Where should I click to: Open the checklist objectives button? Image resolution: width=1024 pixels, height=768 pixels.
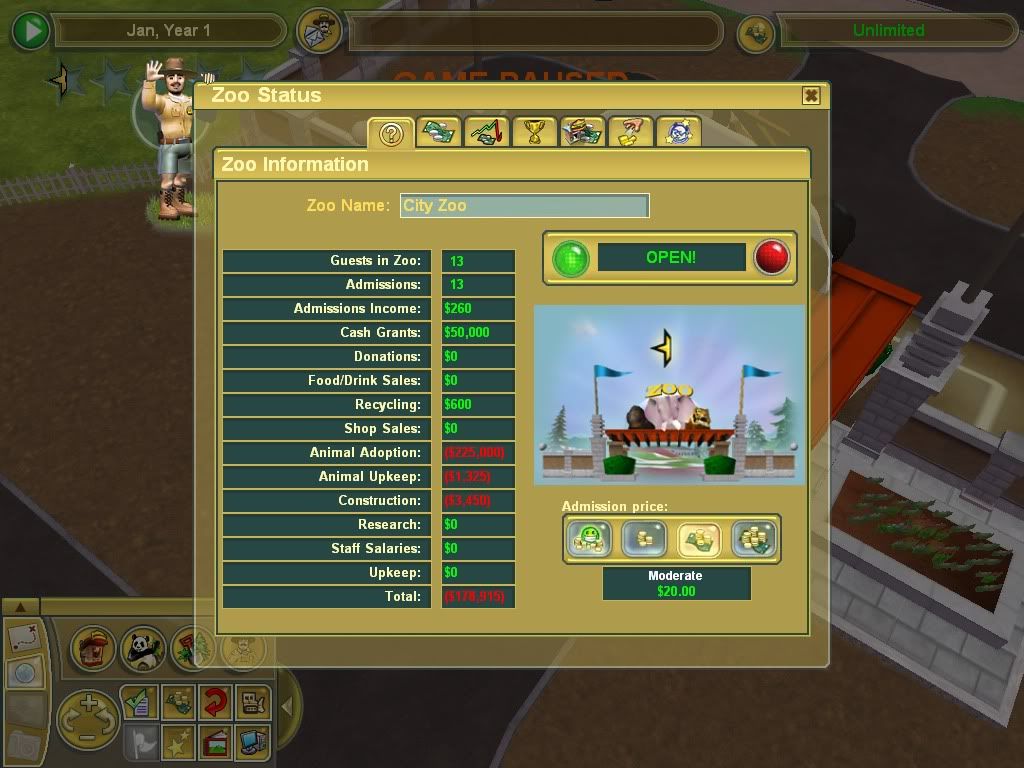[138, 703]
